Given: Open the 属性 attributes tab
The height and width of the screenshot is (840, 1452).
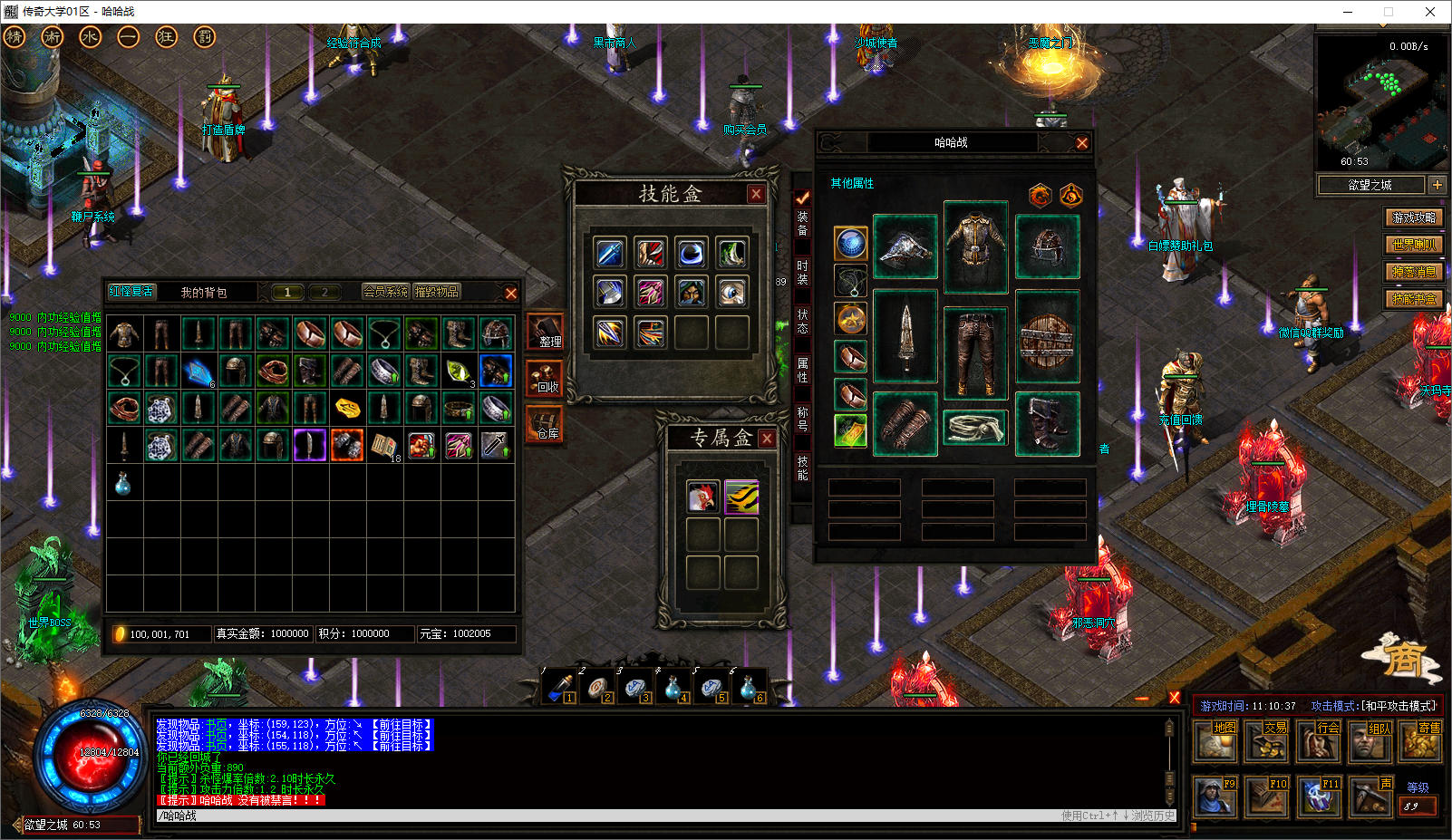Looking at the screenshot, I should pos(802,370).
